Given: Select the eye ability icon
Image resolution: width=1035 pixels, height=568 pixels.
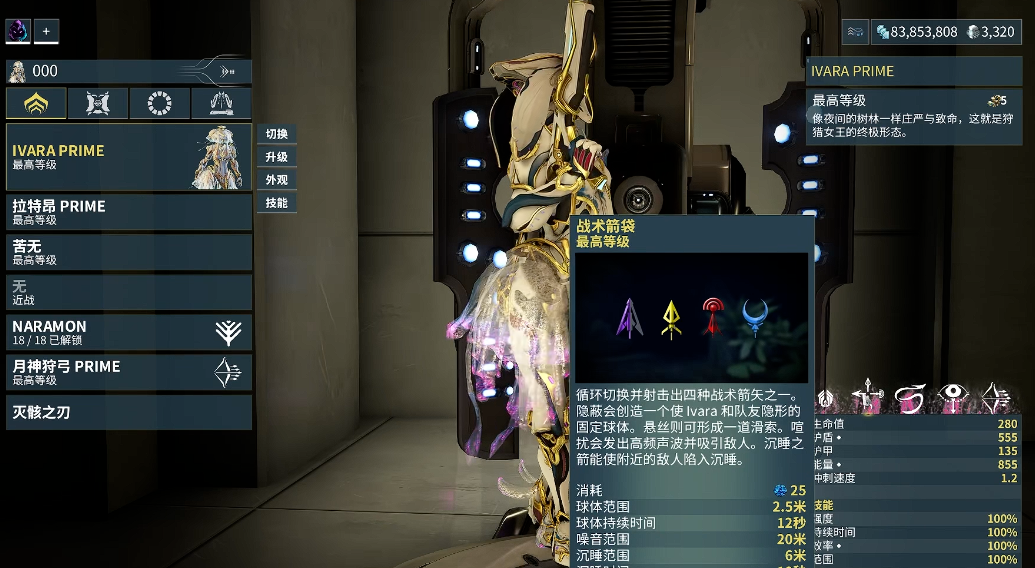Looking at the screenshot, I should [953, 398].
